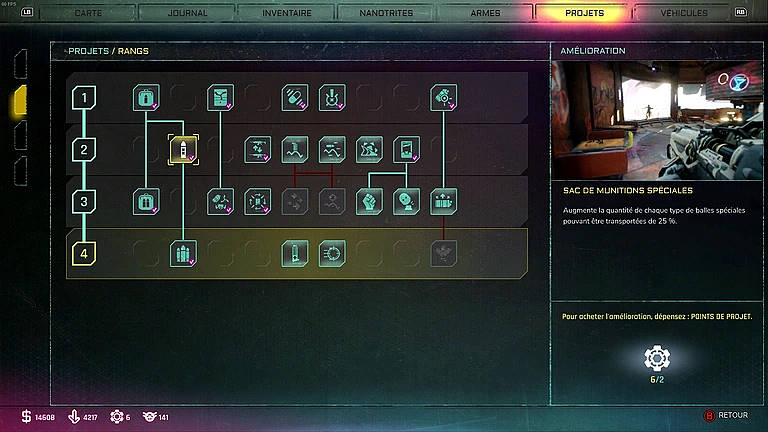This screenshot has width=768, height=432.
Task: Choose the triple bullets project in rank 4
Action: (183, 254)
